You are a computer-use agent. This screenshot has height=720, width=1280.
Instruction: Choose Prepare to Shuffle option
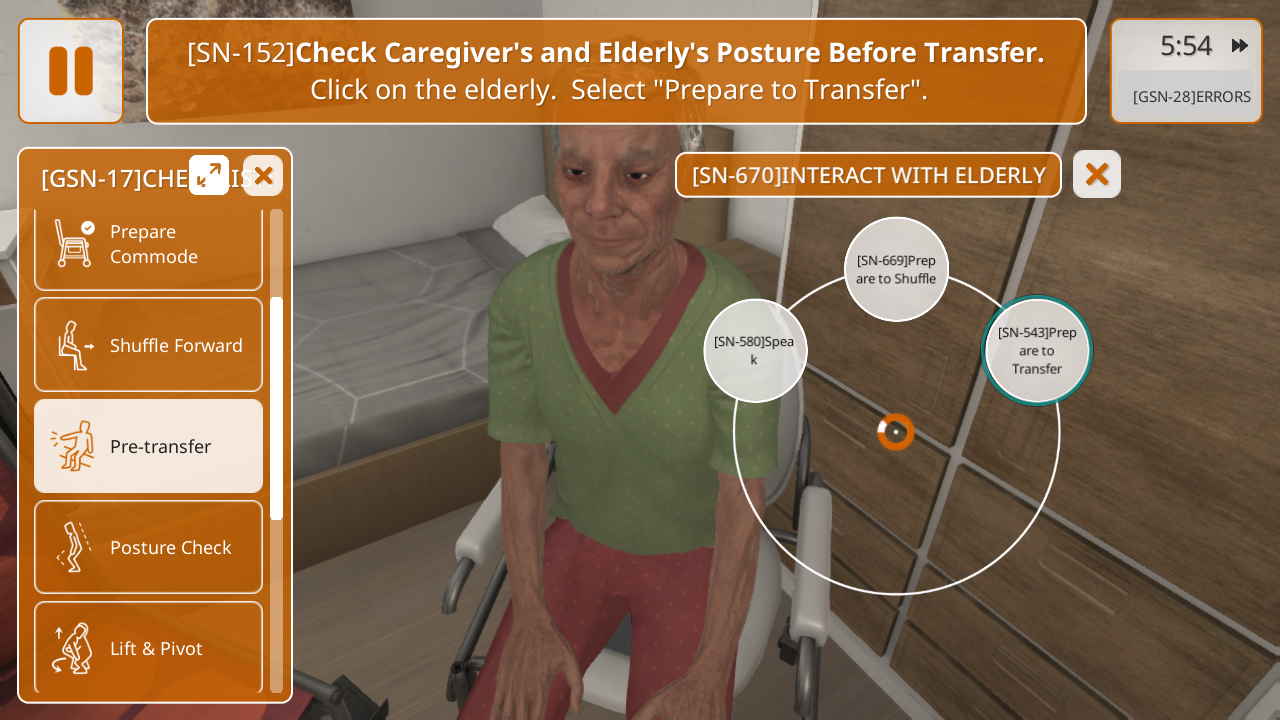(896, 269)
